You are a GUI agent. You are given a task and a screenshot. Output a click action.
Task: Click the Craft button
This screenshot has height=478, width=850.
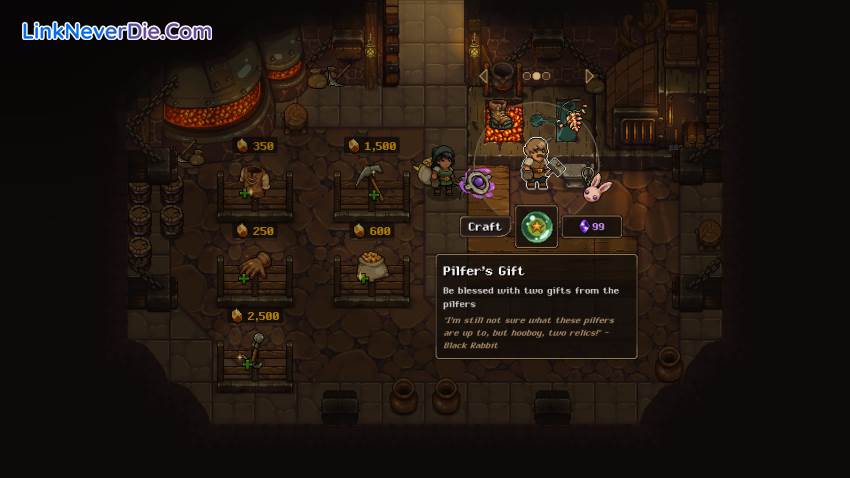tap(485, 227)
